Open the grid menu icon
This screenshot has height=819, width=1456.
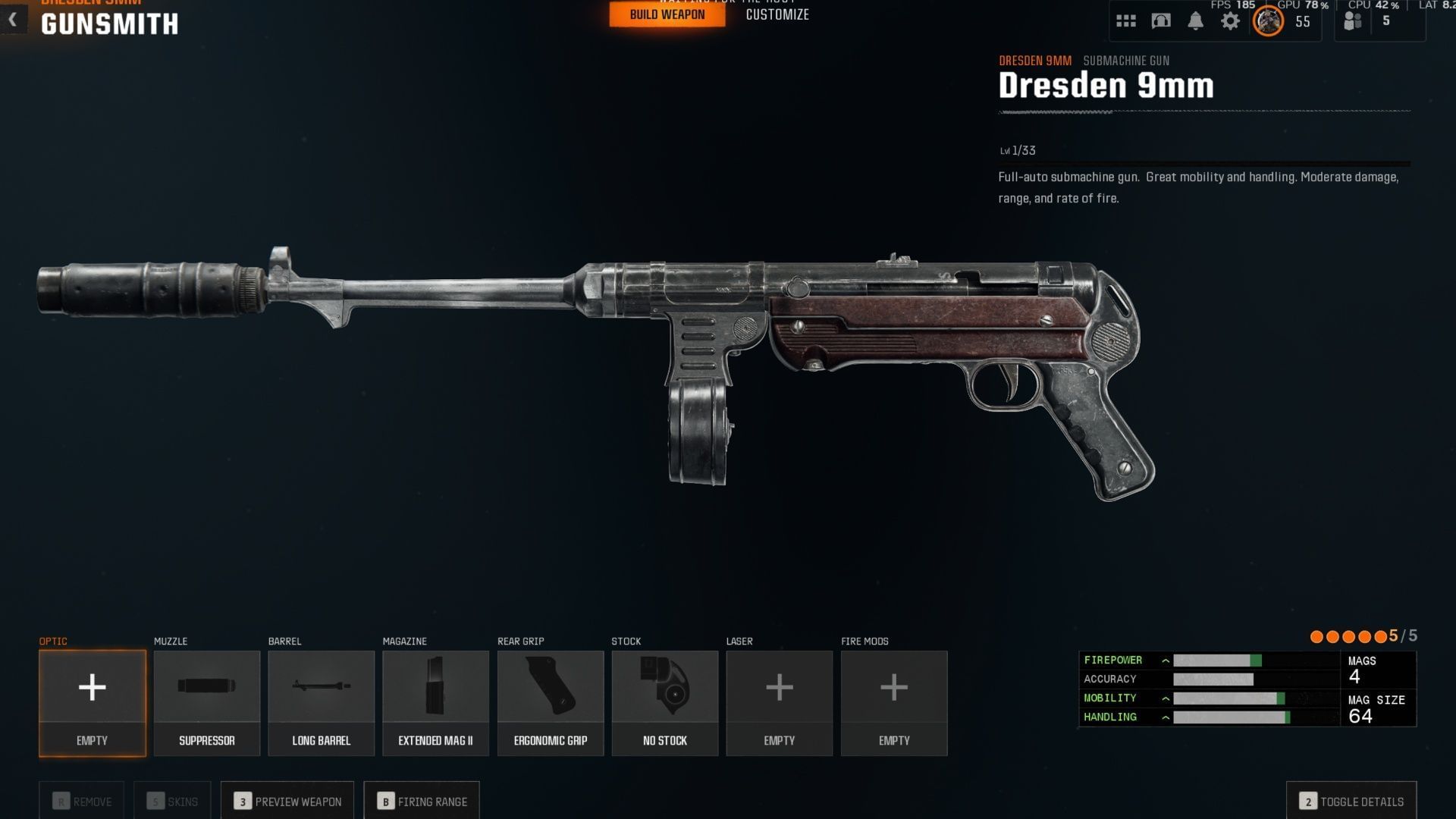(x=1126, y=21)
